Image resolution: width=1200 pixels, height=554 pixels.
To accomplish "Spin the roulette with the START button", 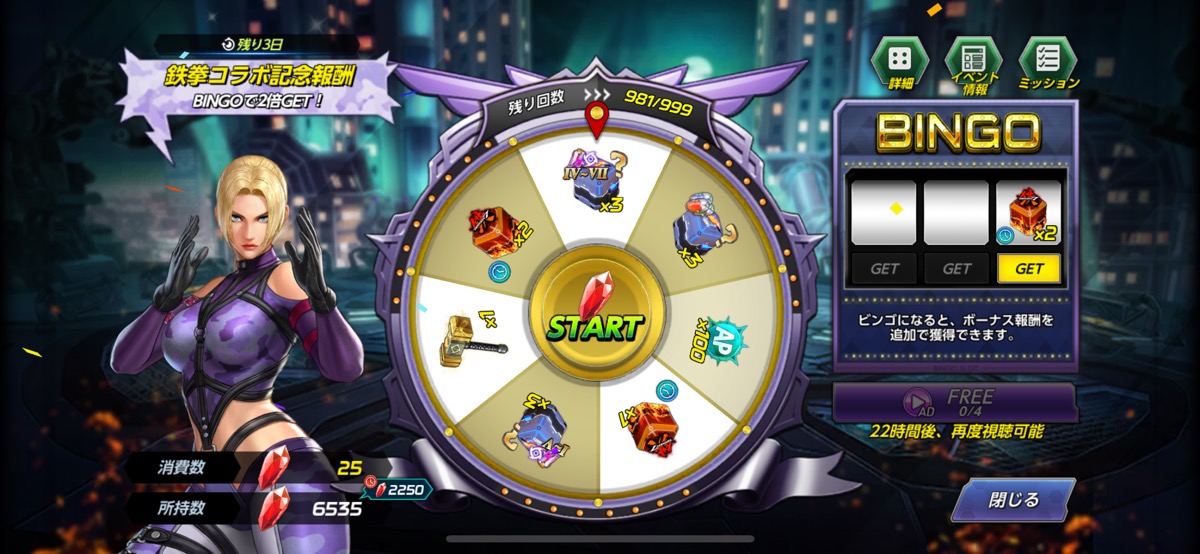I will click(x=594, y=324).
